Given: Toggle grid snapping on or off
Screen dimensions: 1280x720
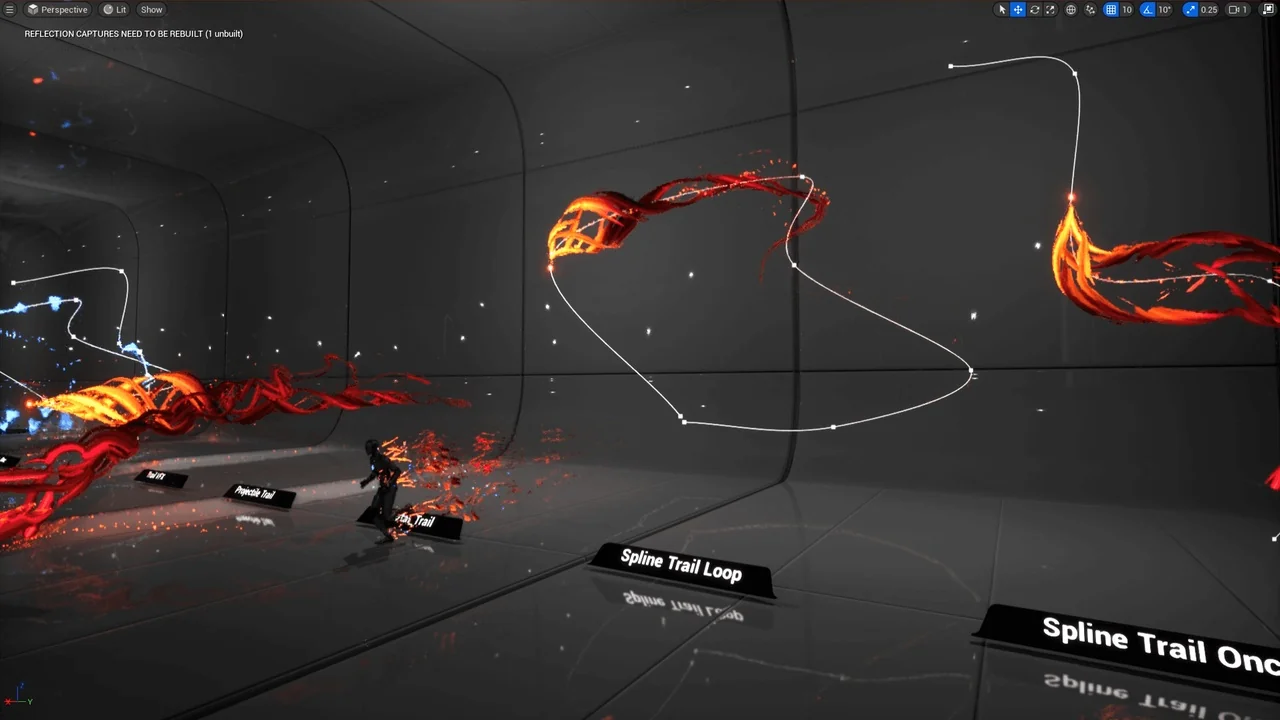Looking at the screenshot, I should coord(1111,9).
